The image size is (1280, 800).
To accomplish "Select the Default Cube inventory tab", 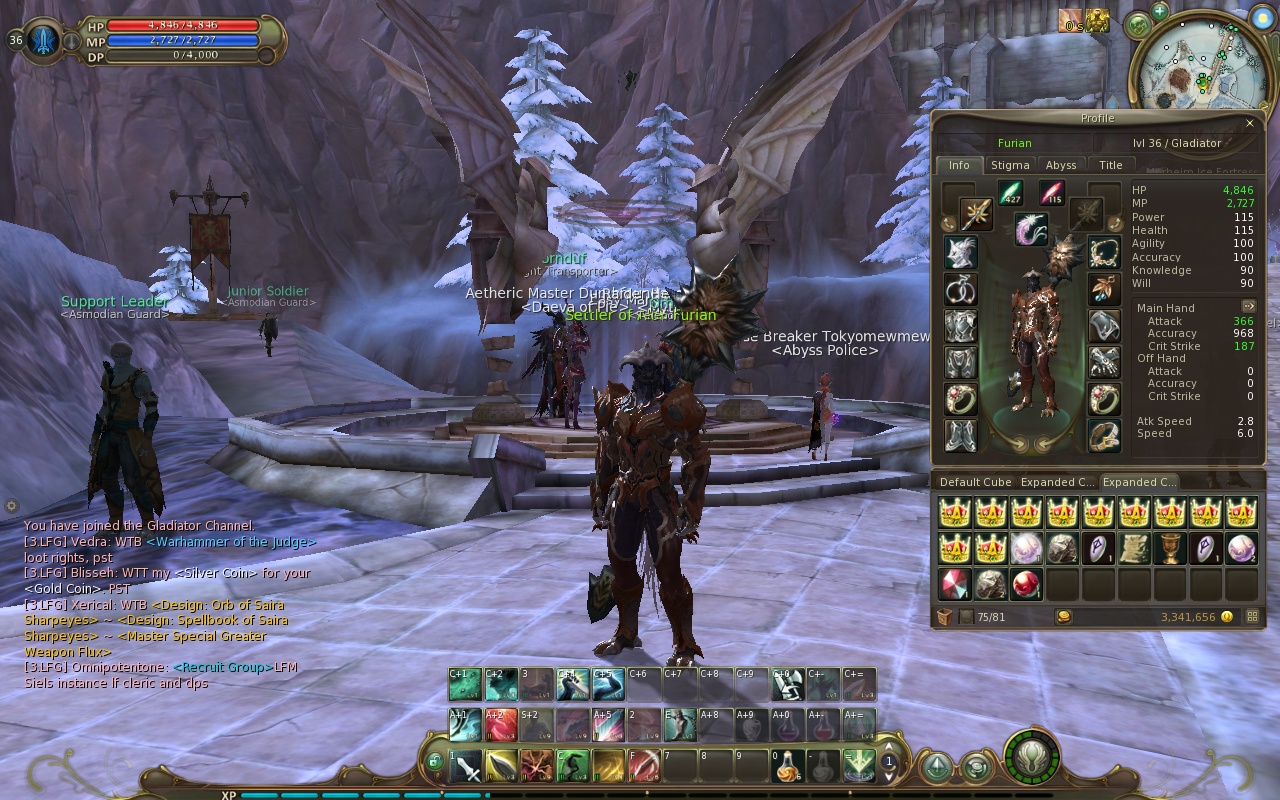I will tap(975, 482).
